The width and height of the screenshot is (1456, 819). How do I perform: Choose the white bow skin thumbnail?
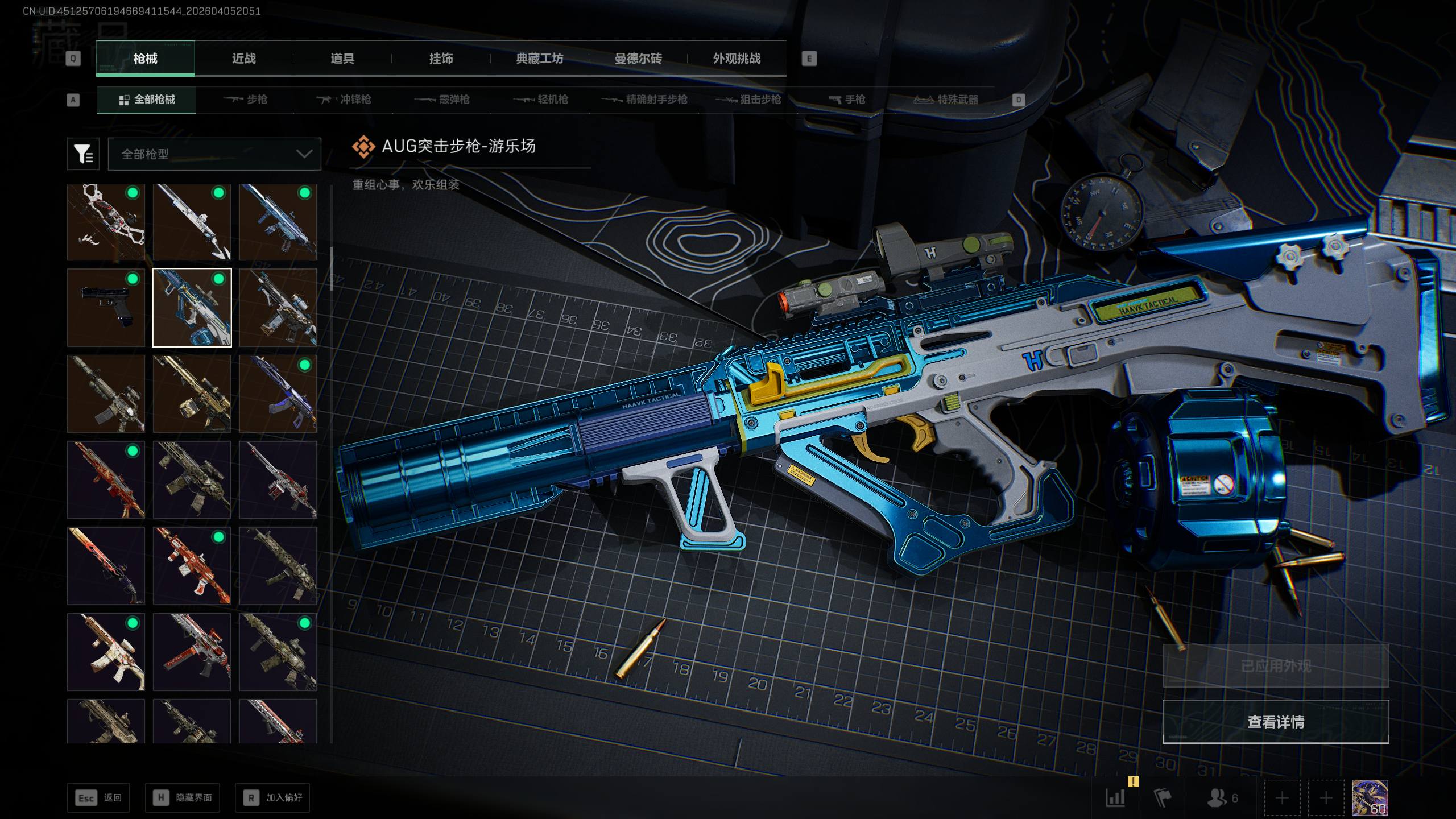point(106,222)
